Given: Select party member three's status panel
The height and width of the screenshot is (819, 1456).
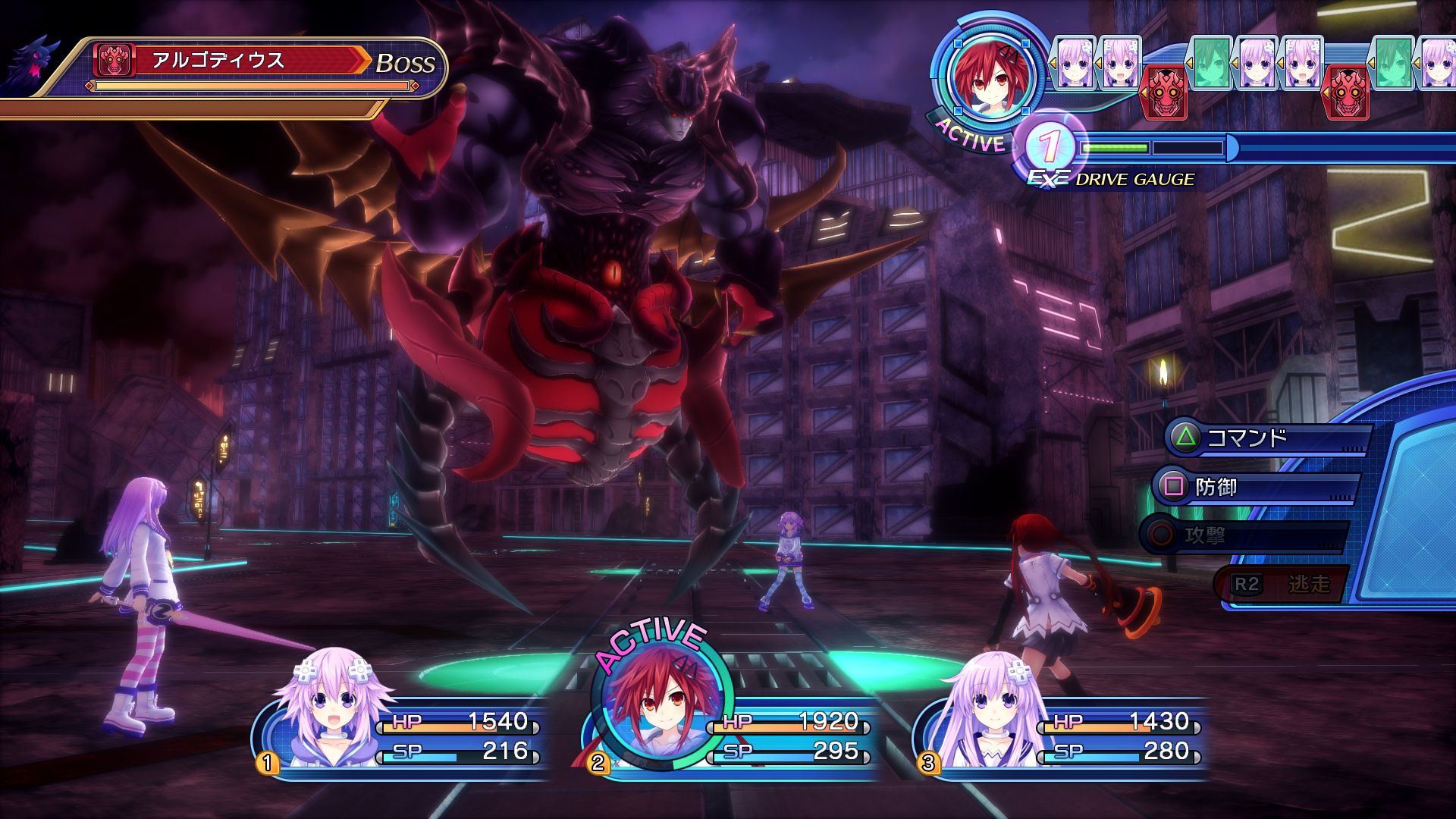Looking at the screenshot, I should click(x=1062, y=734).
